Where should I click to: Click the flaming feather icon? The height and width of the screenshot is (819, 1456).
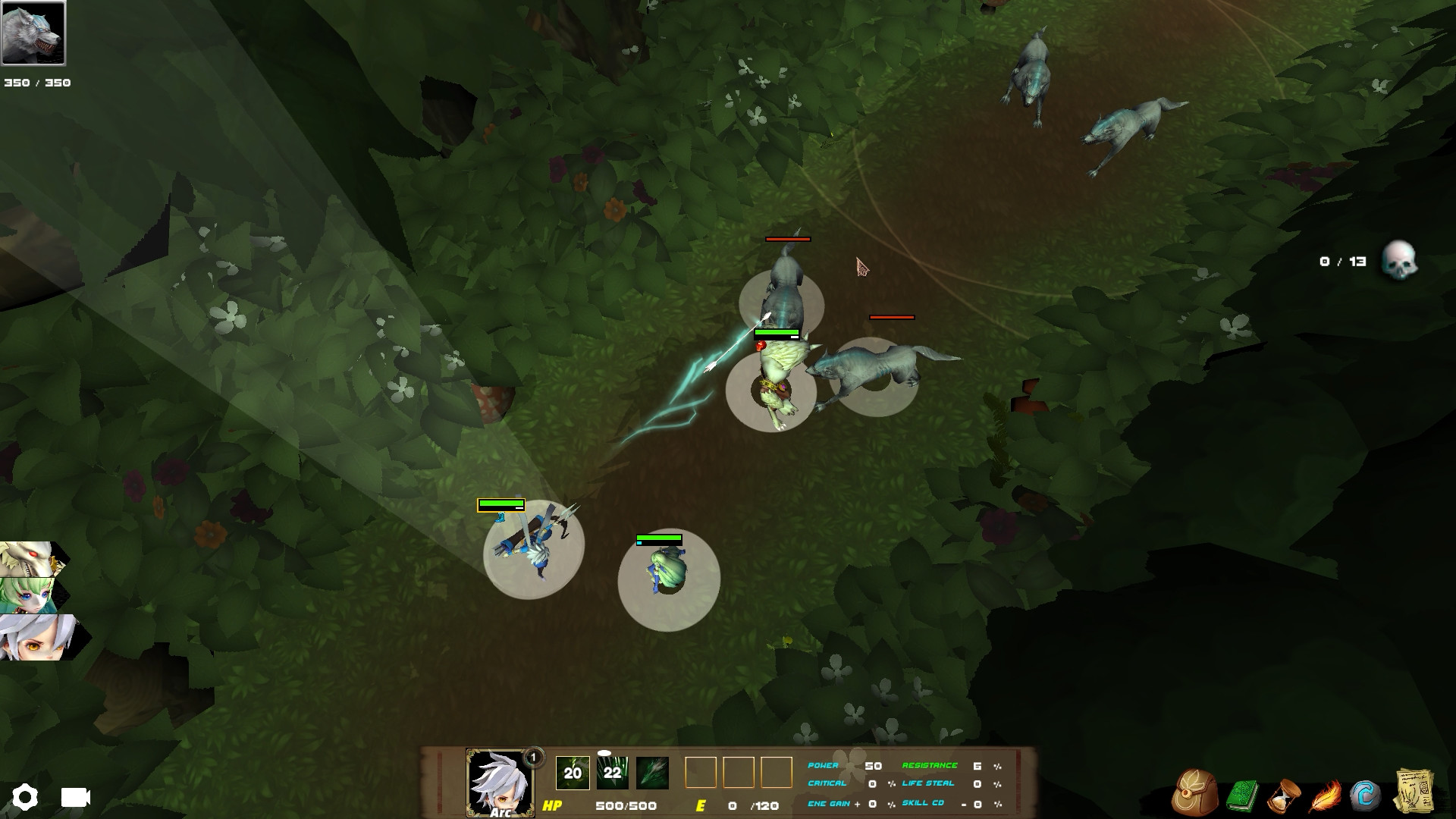click(x=1325, y=796)
